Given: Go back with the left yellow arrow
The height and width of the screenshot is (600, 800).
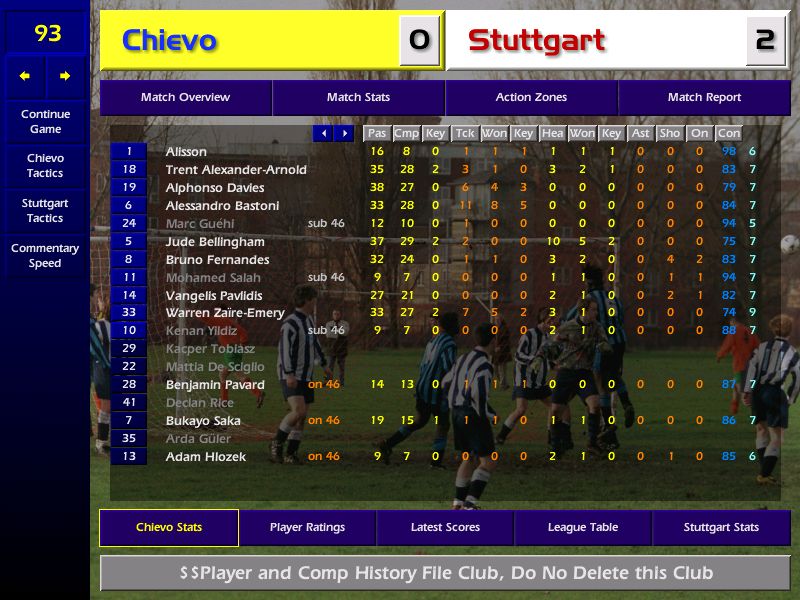Looking at the screenshot, I should pyautogui.click(x=25, y=76).
